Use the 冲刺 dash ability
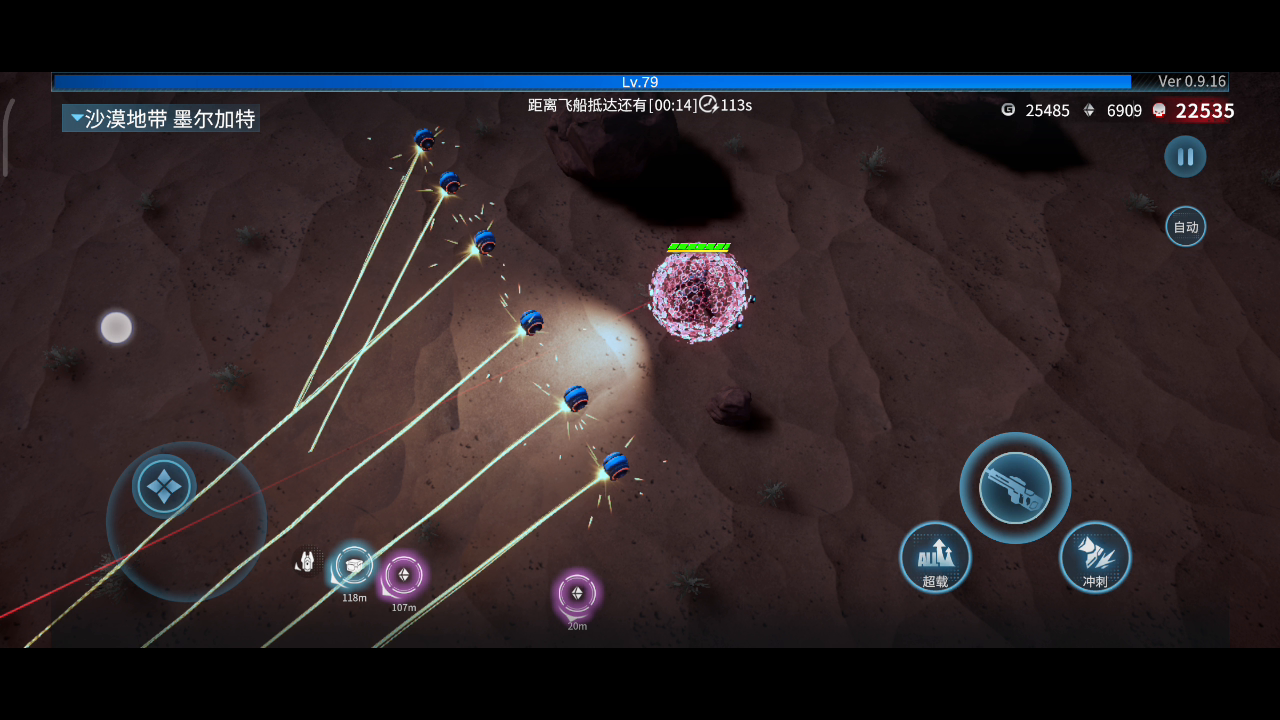The width and height of the screenshot is (1280, 720). tap(1095, 557)
